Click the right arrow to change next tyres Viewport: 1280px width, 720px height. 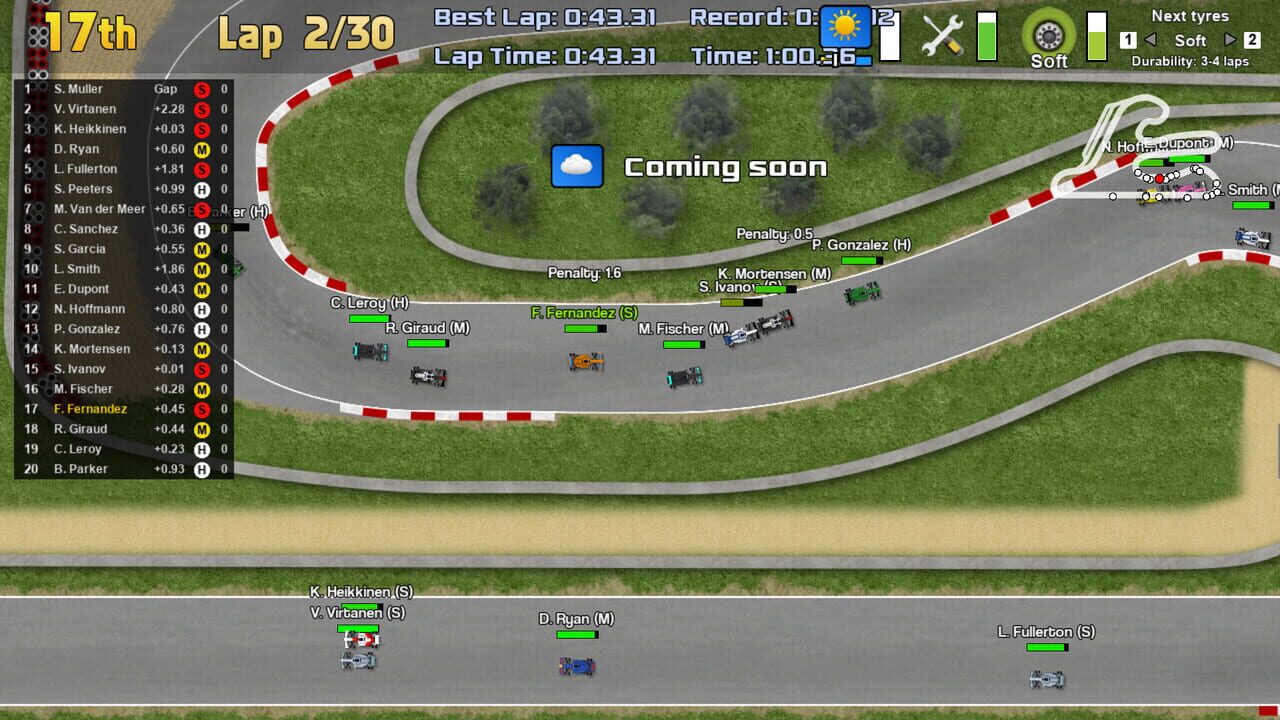(x=1230, y=41)
